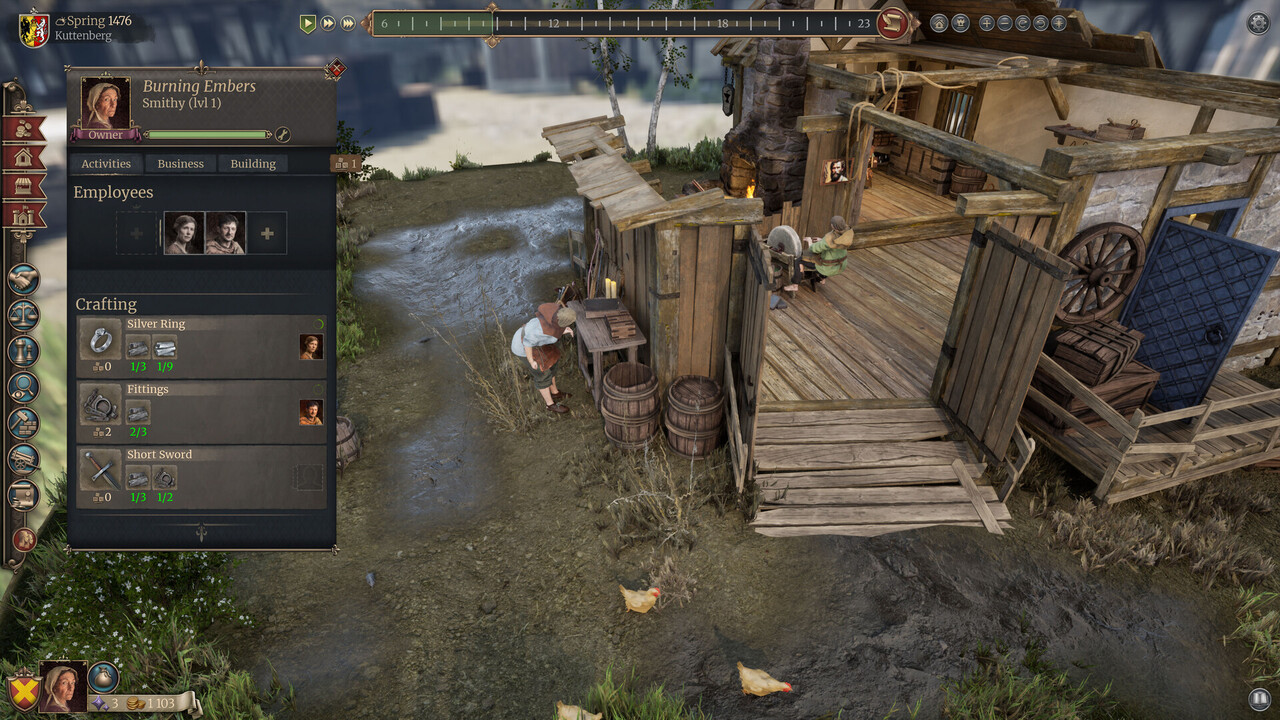Open the scales of justice menu
This screenshot has height=720, width=1280.
[x=23, y=315]
